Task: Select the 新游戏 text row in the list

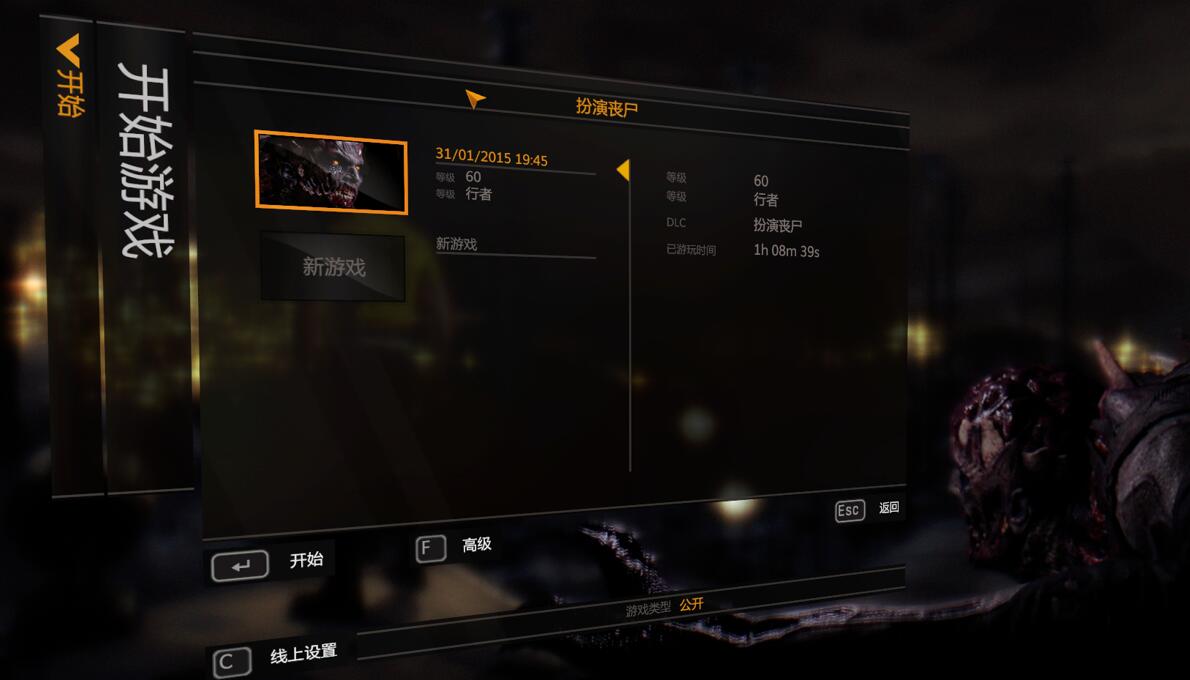Action: [x=457, y=244]
